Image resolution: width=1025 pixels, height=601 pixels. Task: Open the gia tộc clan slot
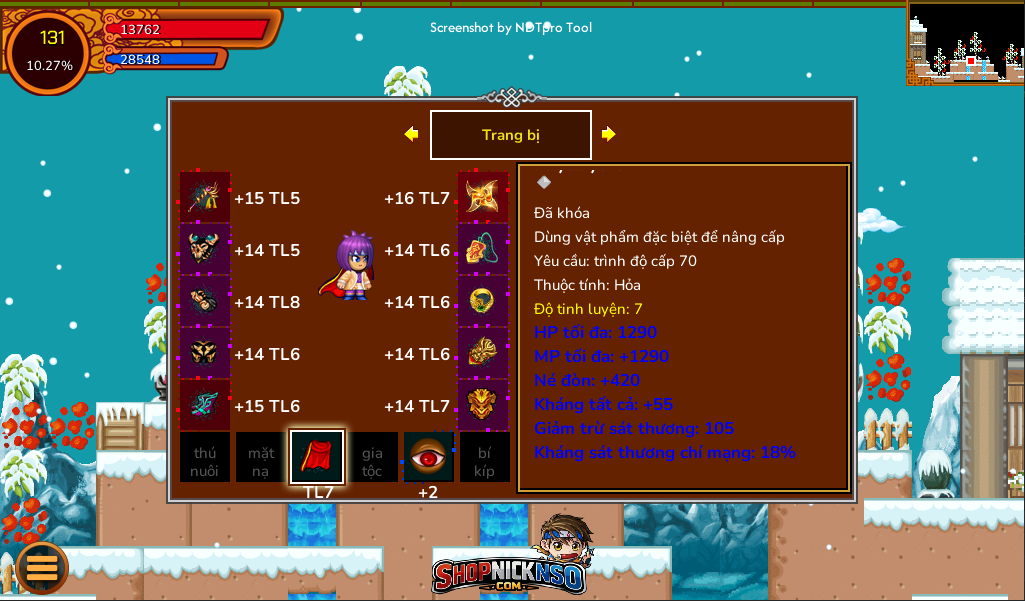[x=372, y=458]
